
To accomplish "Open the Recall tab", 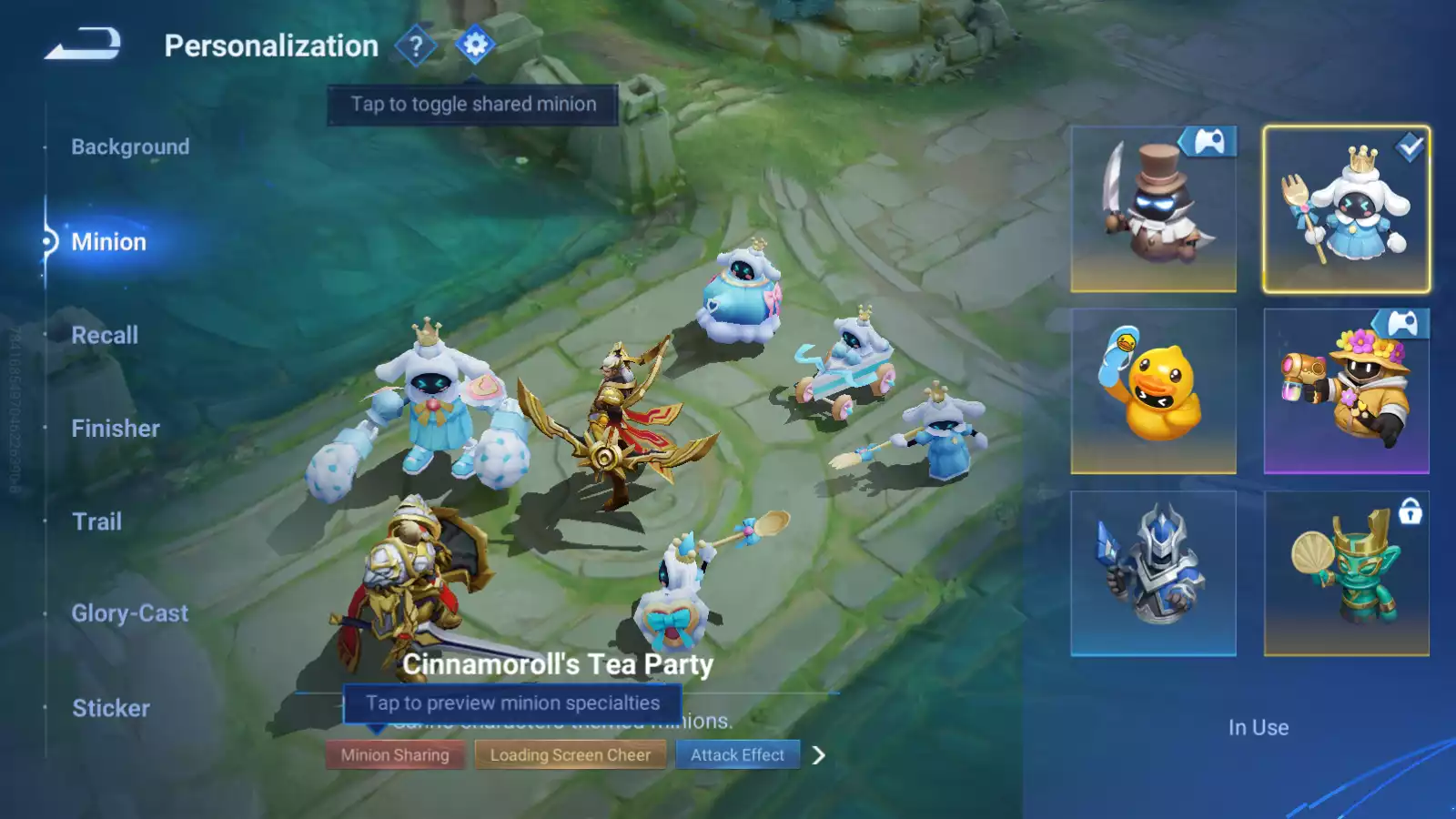I will pyautogui.click(x=105, y=335).
